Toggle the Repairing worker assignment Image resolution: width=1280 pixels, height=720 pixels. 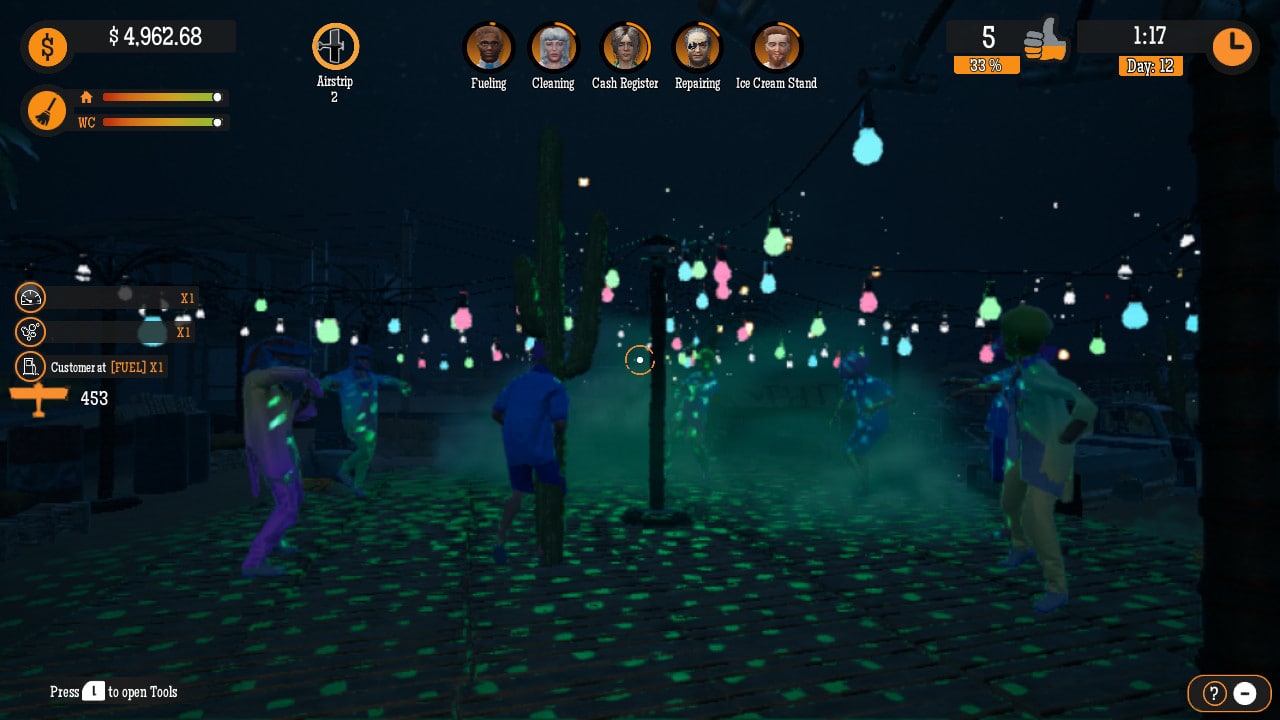(697, 45)
